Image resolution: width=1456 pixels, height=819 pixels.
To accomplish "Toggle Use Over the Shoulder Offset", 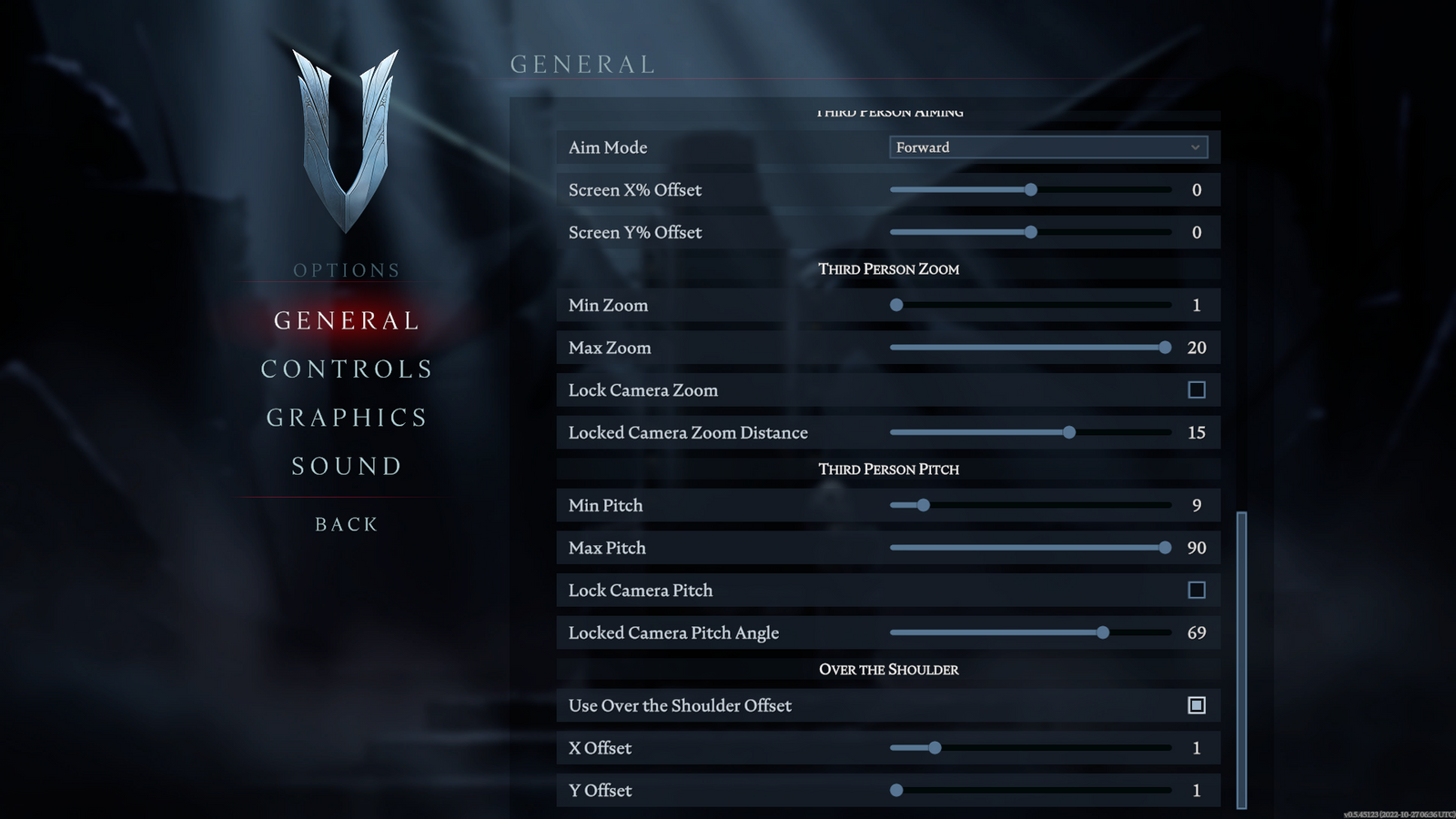I will coord(1197,705).
